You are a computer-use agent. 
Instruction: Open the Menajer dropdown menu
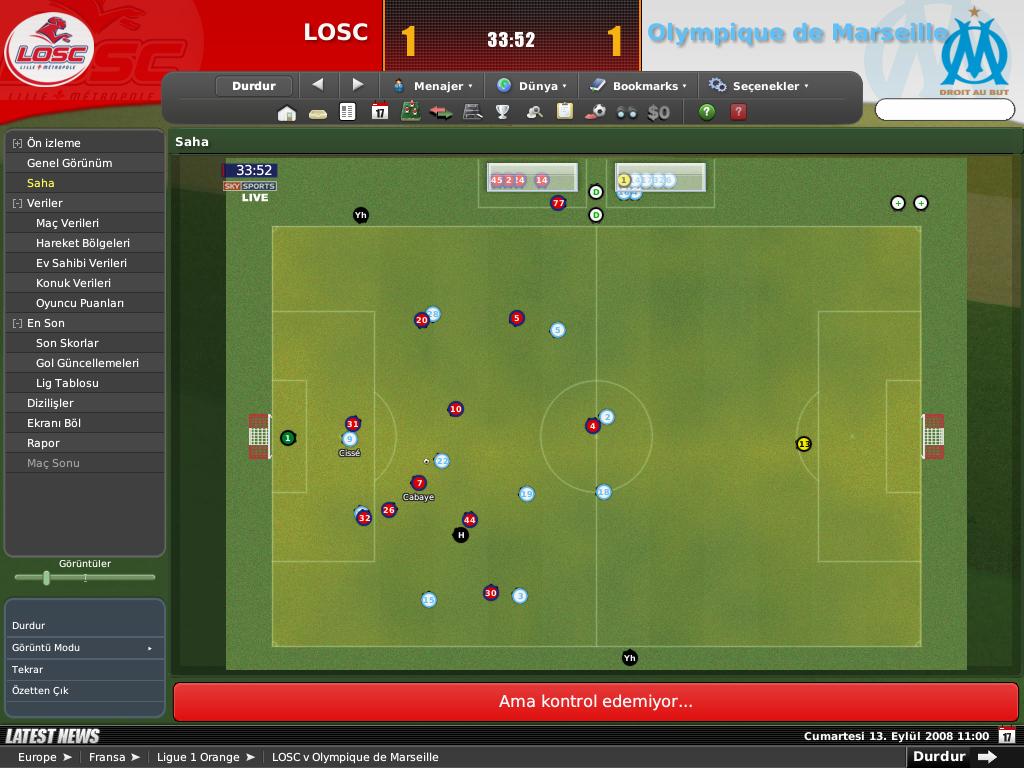(x=433, y=86)
